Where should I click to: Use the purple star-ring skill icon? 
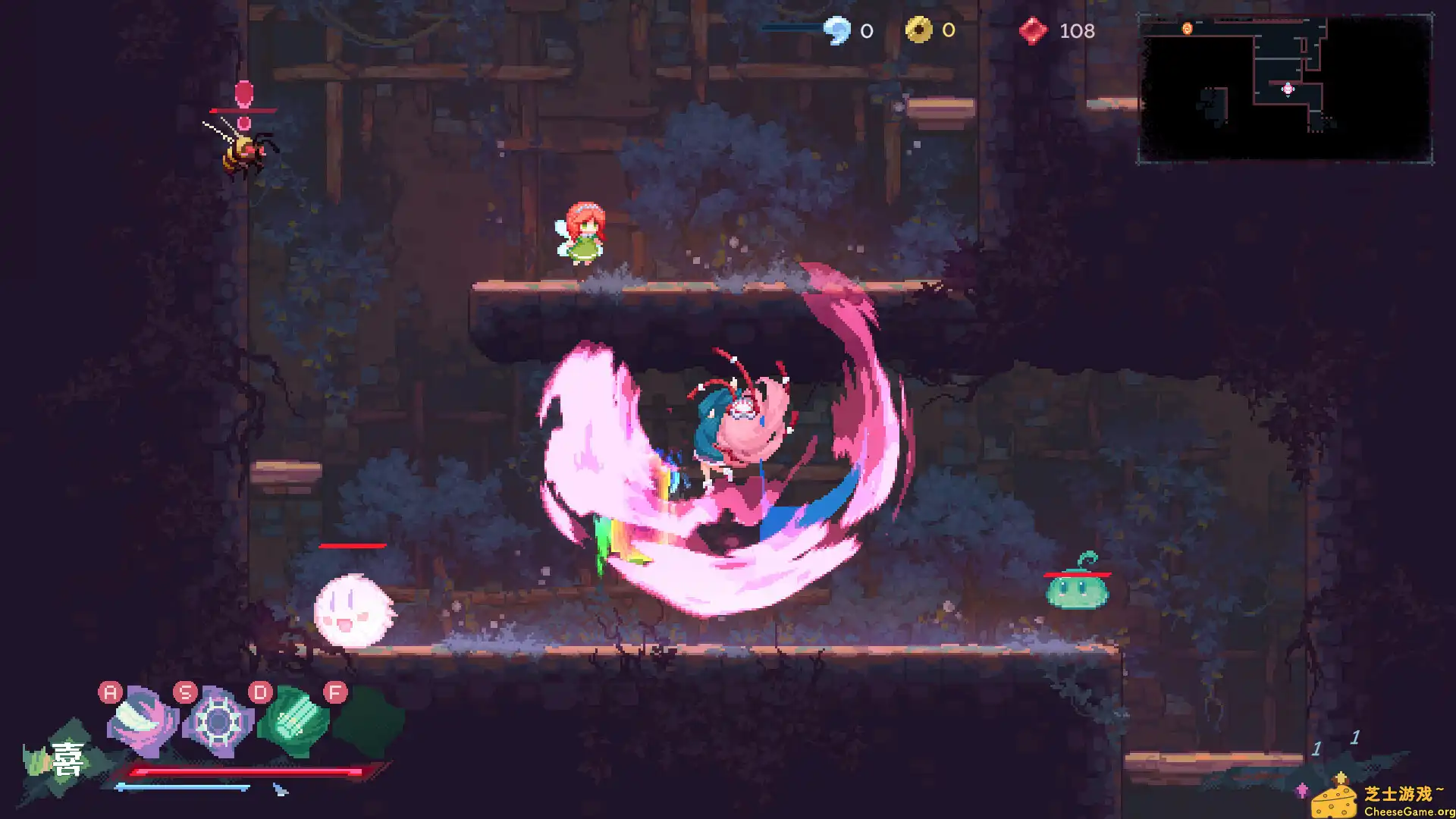pyautogui.click(x=218, y=721)
